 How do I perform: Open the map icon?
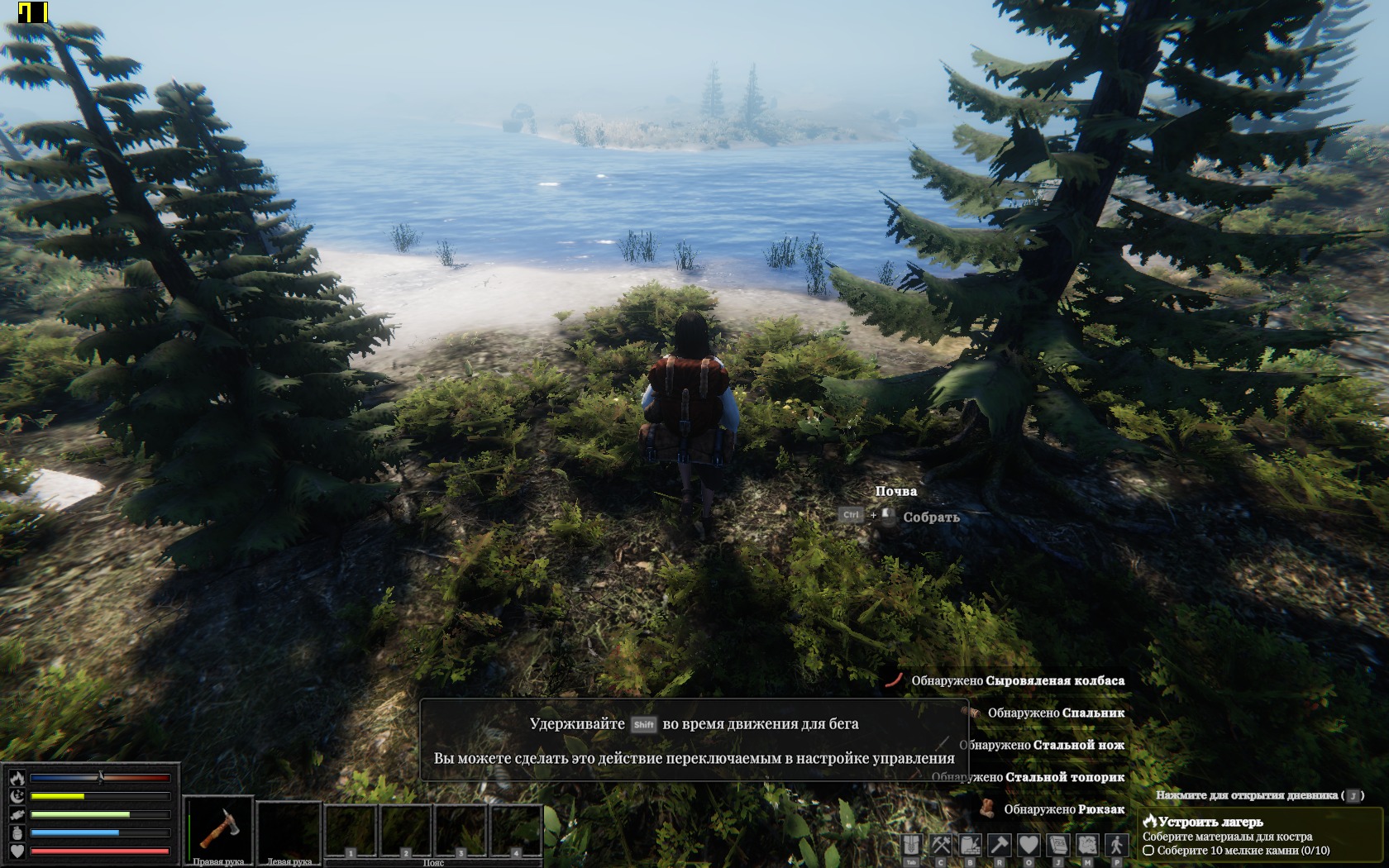[1087, 845]
